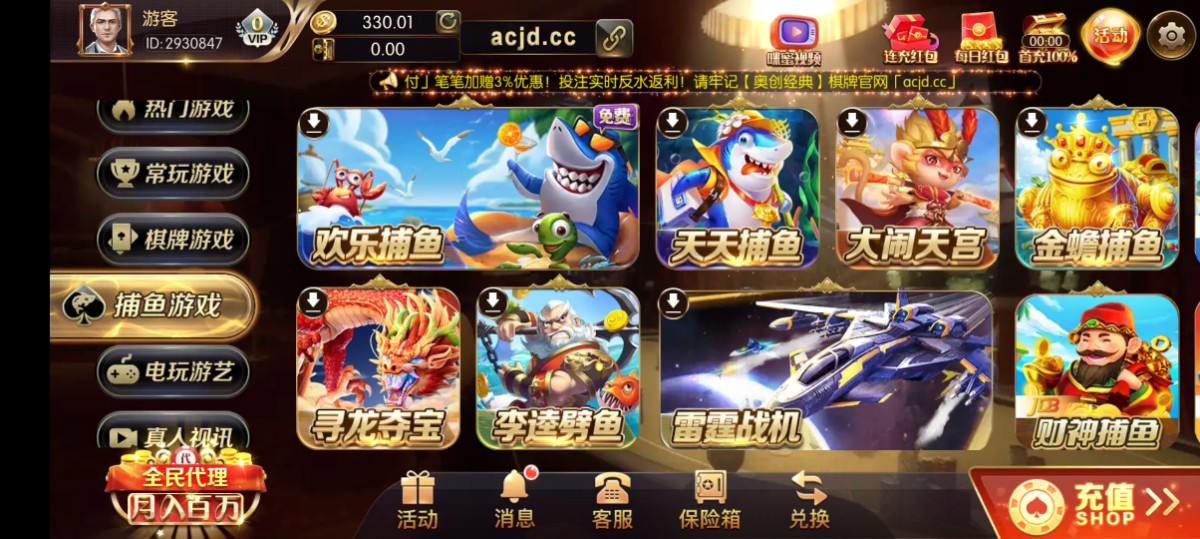Image resolution: width=1200 pixels, height=539 pixels.
Task: Open the 保险箱 safe box
Action: coord(710,499)
